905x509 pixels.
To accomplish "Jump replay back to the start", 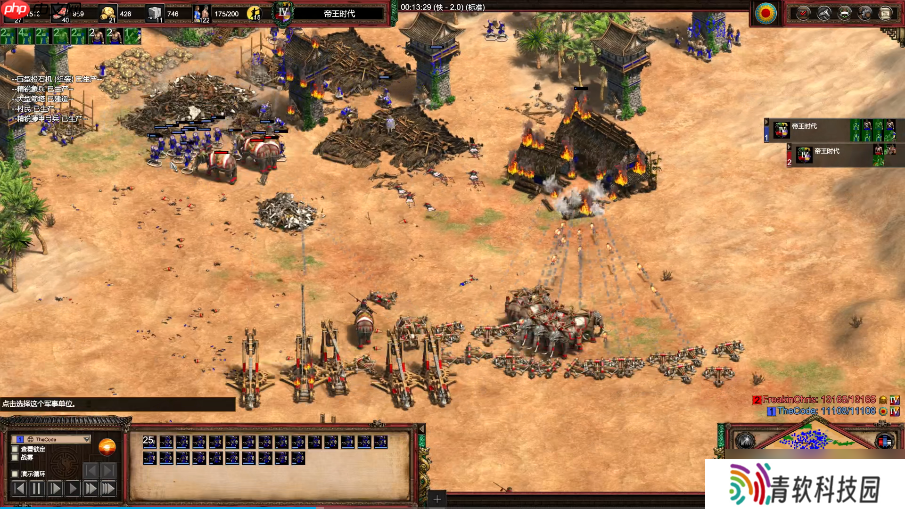I will pos(18,489).
